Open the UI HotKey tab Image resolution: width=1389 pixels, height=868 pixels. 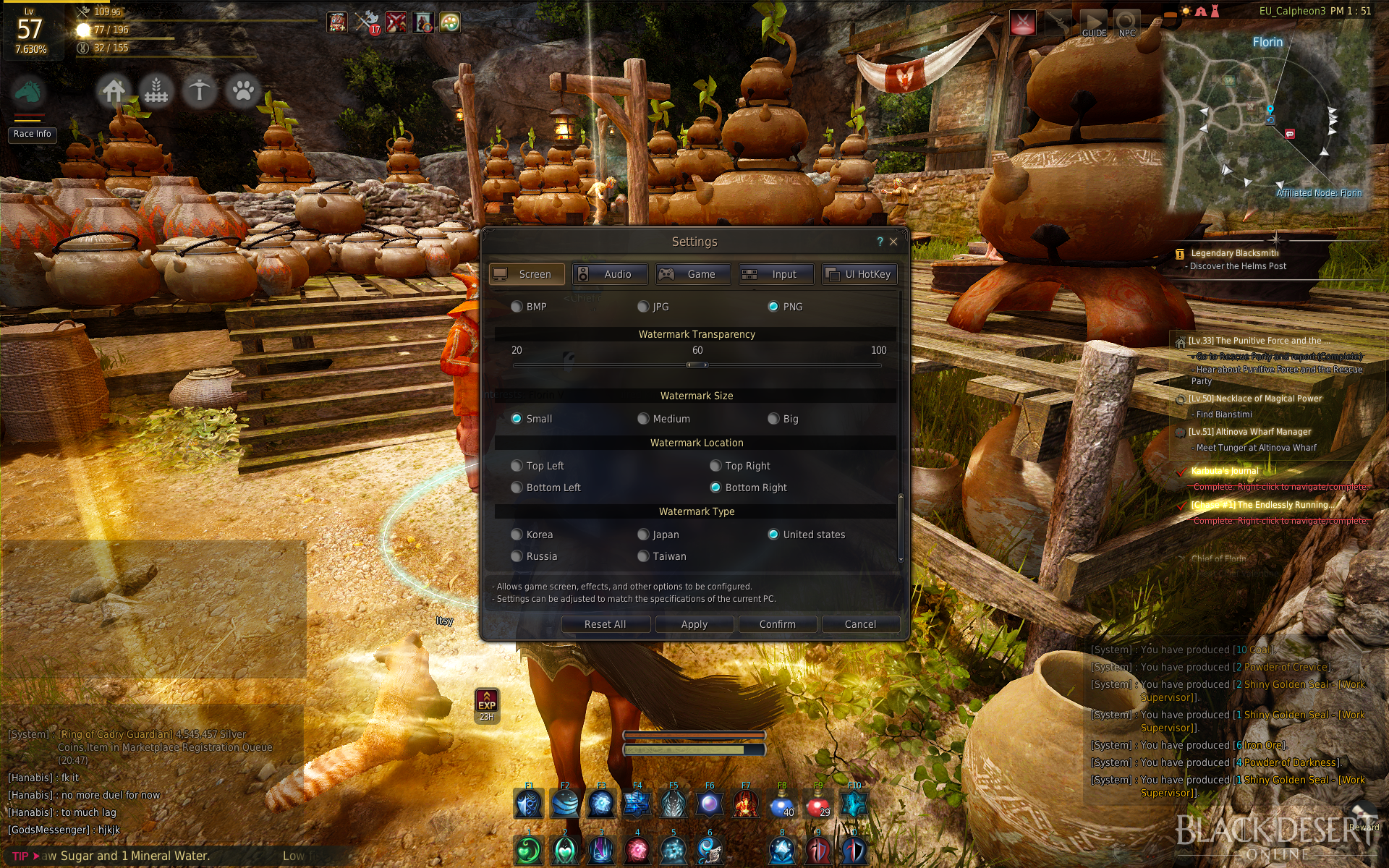click(x=859, y=274)
